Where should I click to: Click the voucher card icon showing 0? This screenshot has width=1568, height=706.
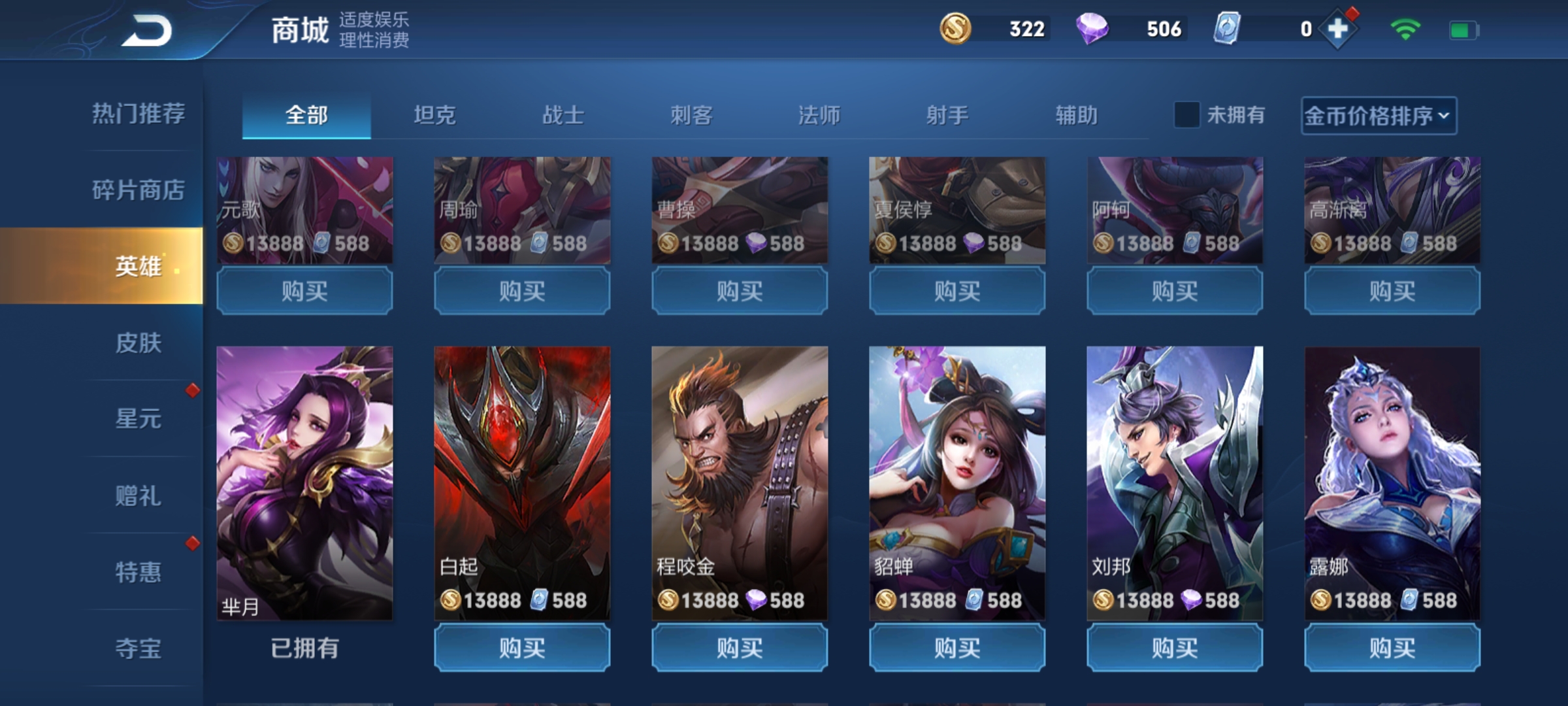coord(1228,29)
